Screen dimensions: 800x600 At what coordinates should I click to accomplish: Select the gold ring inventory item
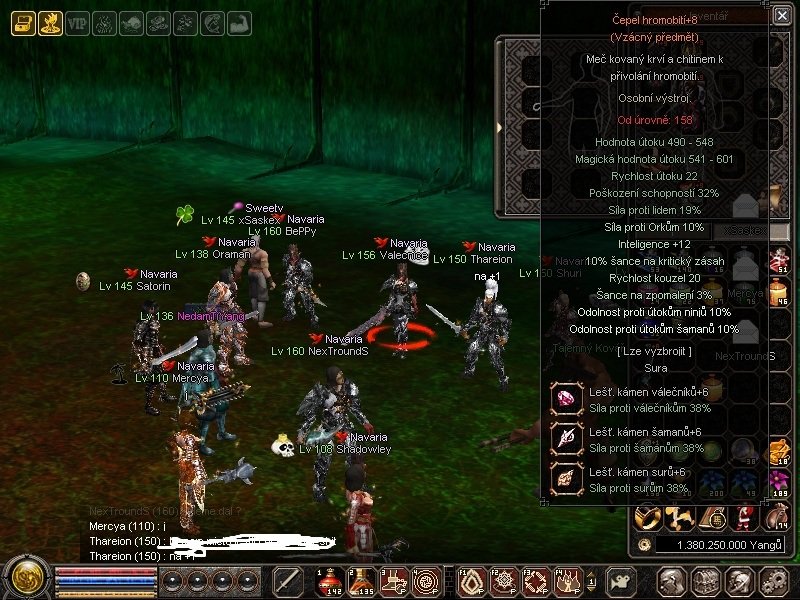[x=649, y=516]
